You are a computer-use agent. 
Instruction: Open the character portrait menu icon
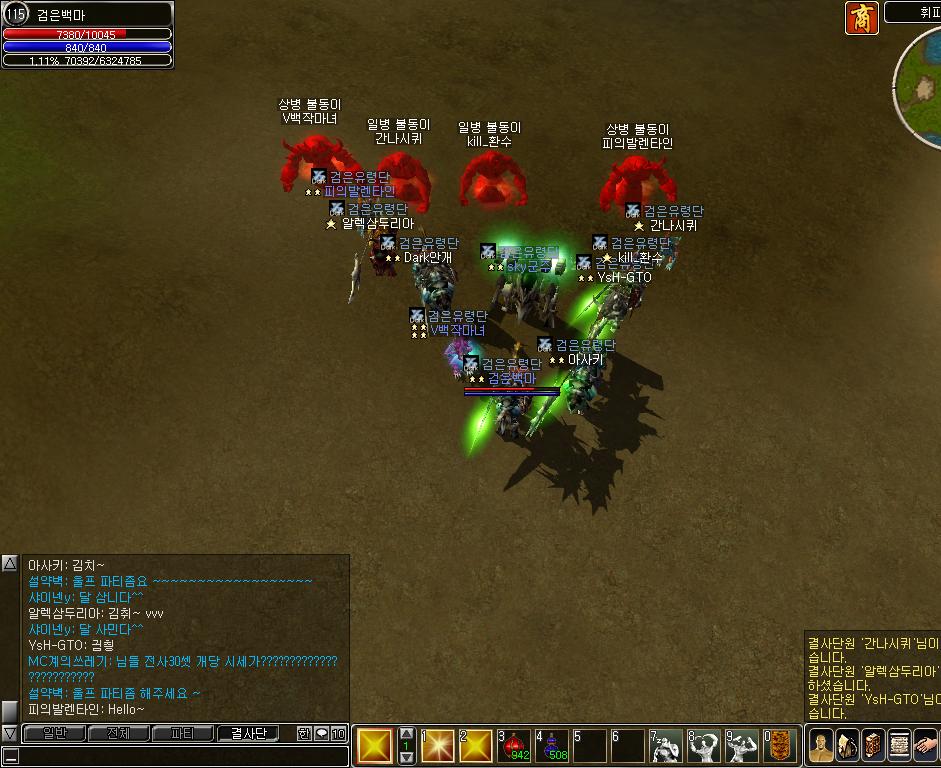pos(821,745)
